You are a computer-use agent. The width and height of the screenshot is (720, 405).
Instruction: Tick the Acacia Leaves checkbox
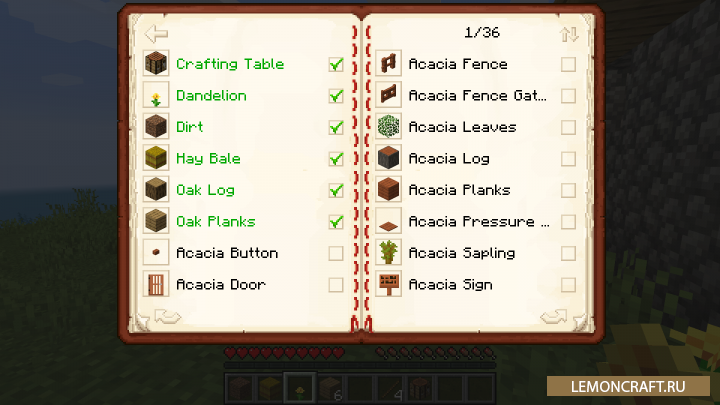click(x=568, y=128)
